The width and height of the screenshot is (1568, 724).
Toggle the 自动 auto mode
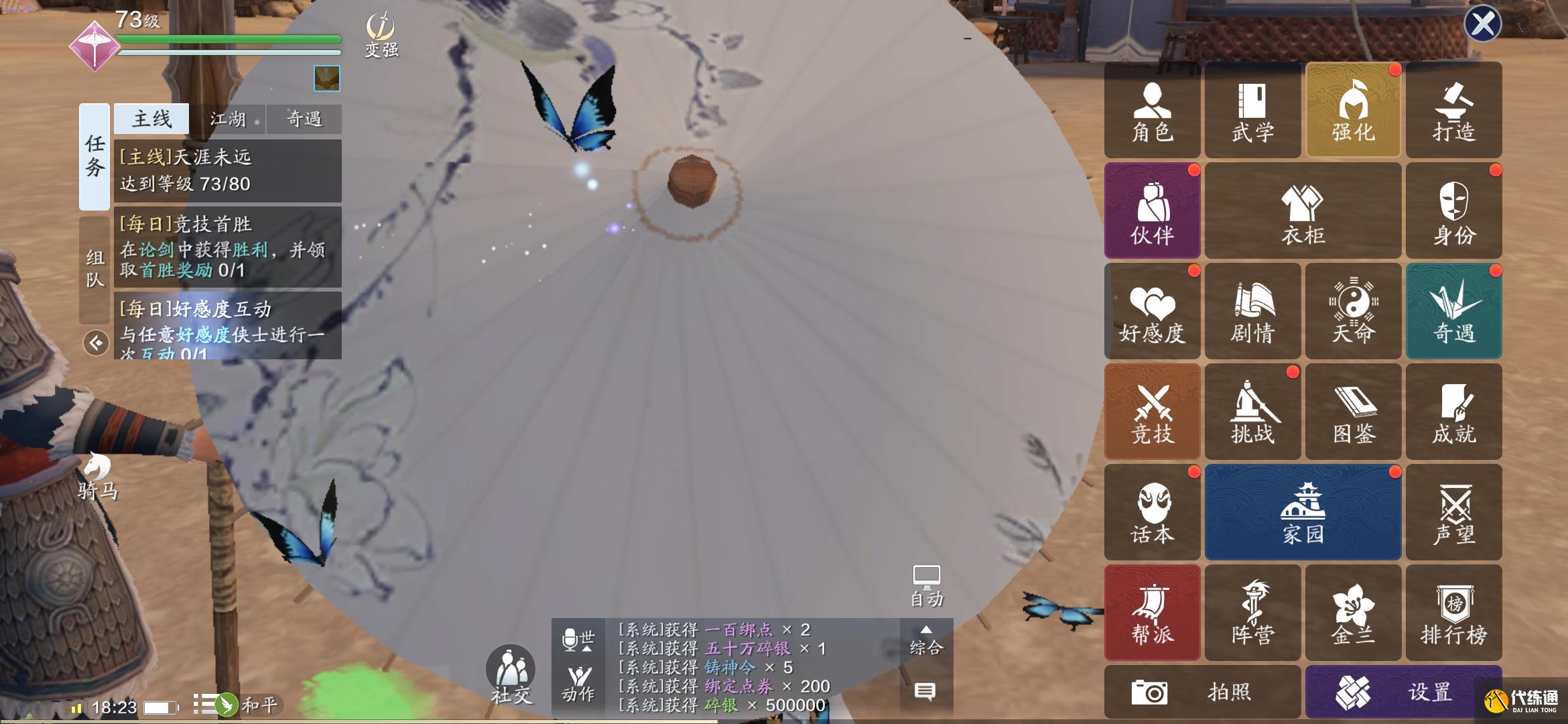(x=926, y=587)
